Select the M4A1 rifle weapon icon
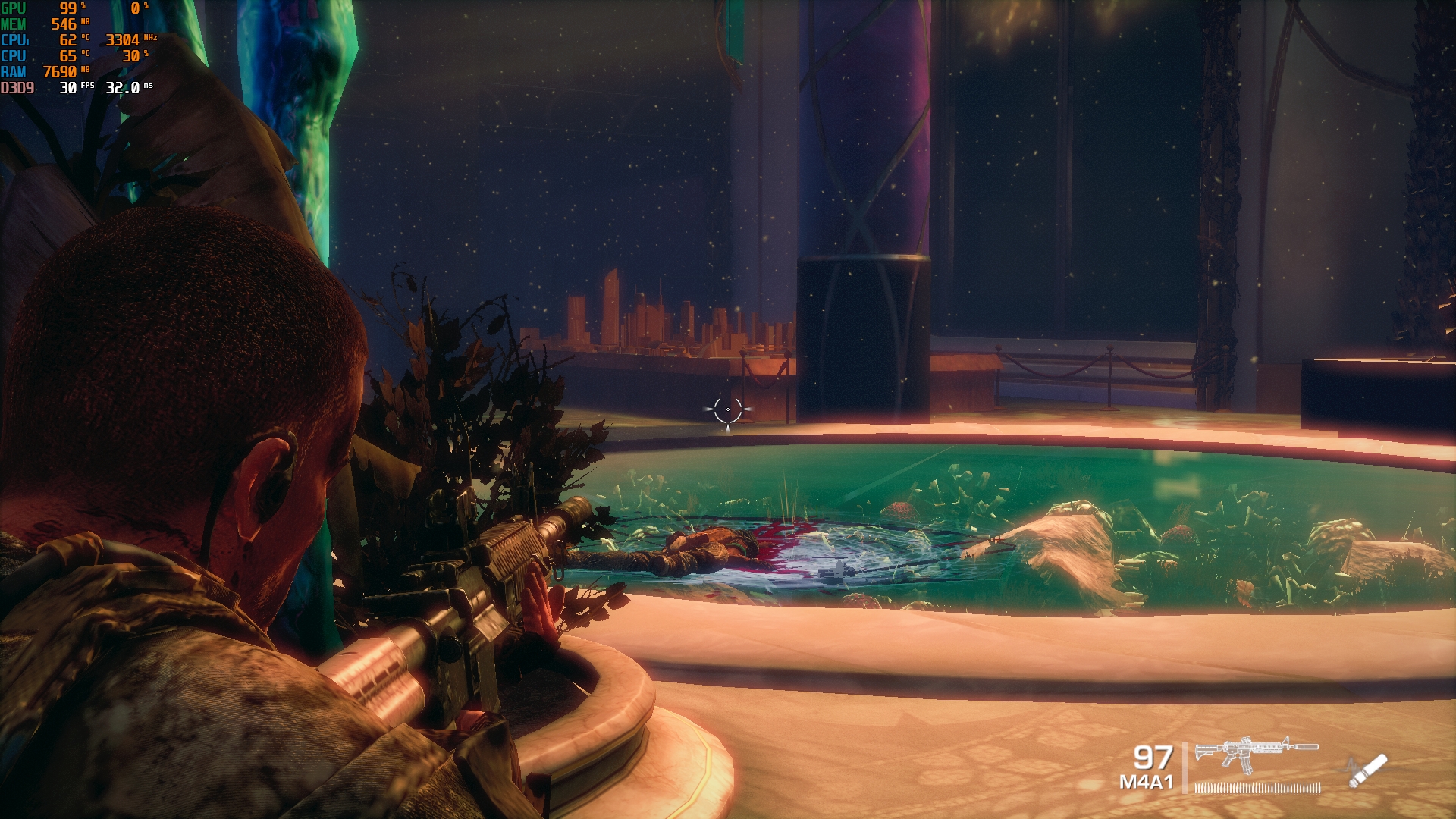The width and height of the screenshot is (1456, 819). [x=1256, y=754]
